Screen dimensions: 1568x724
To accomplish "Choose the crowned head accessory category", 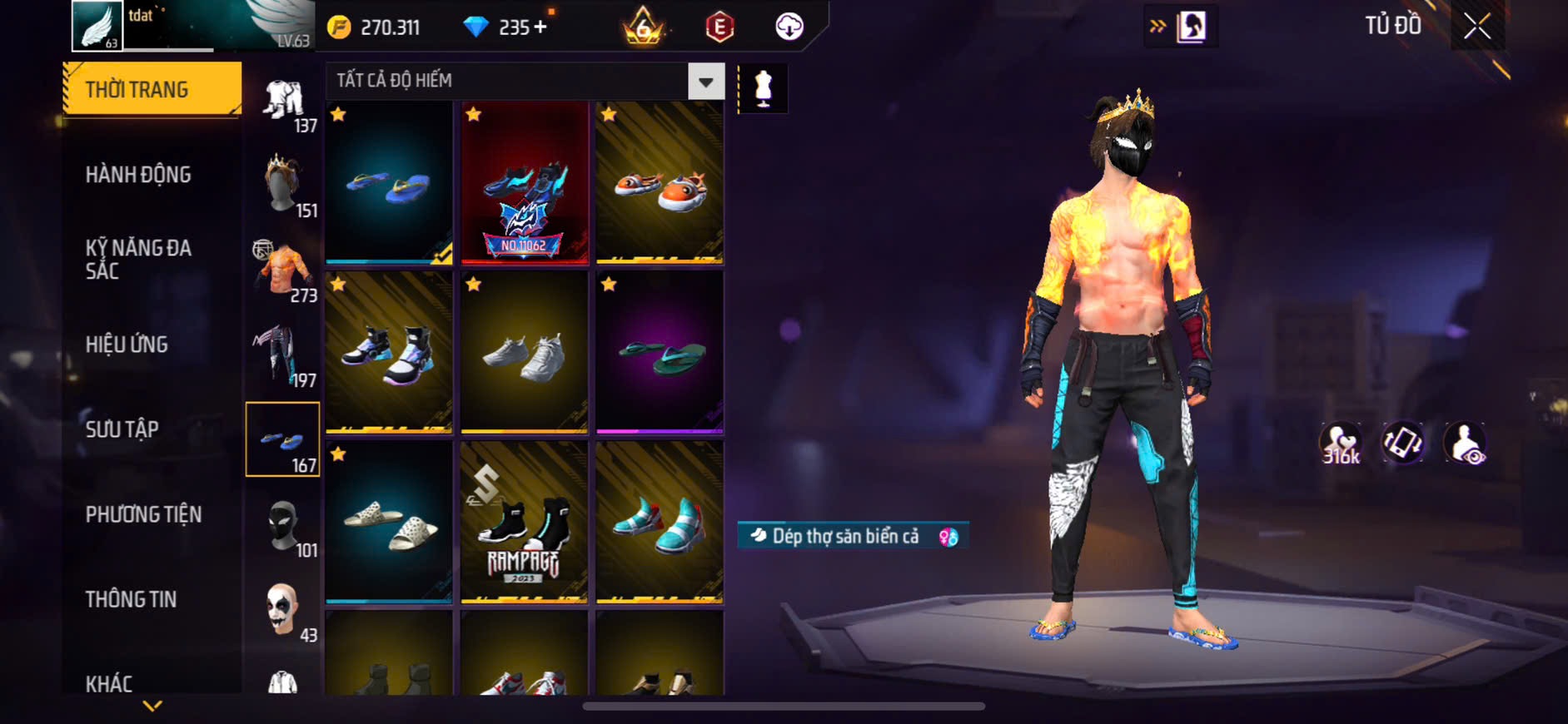I will [283, 185].
